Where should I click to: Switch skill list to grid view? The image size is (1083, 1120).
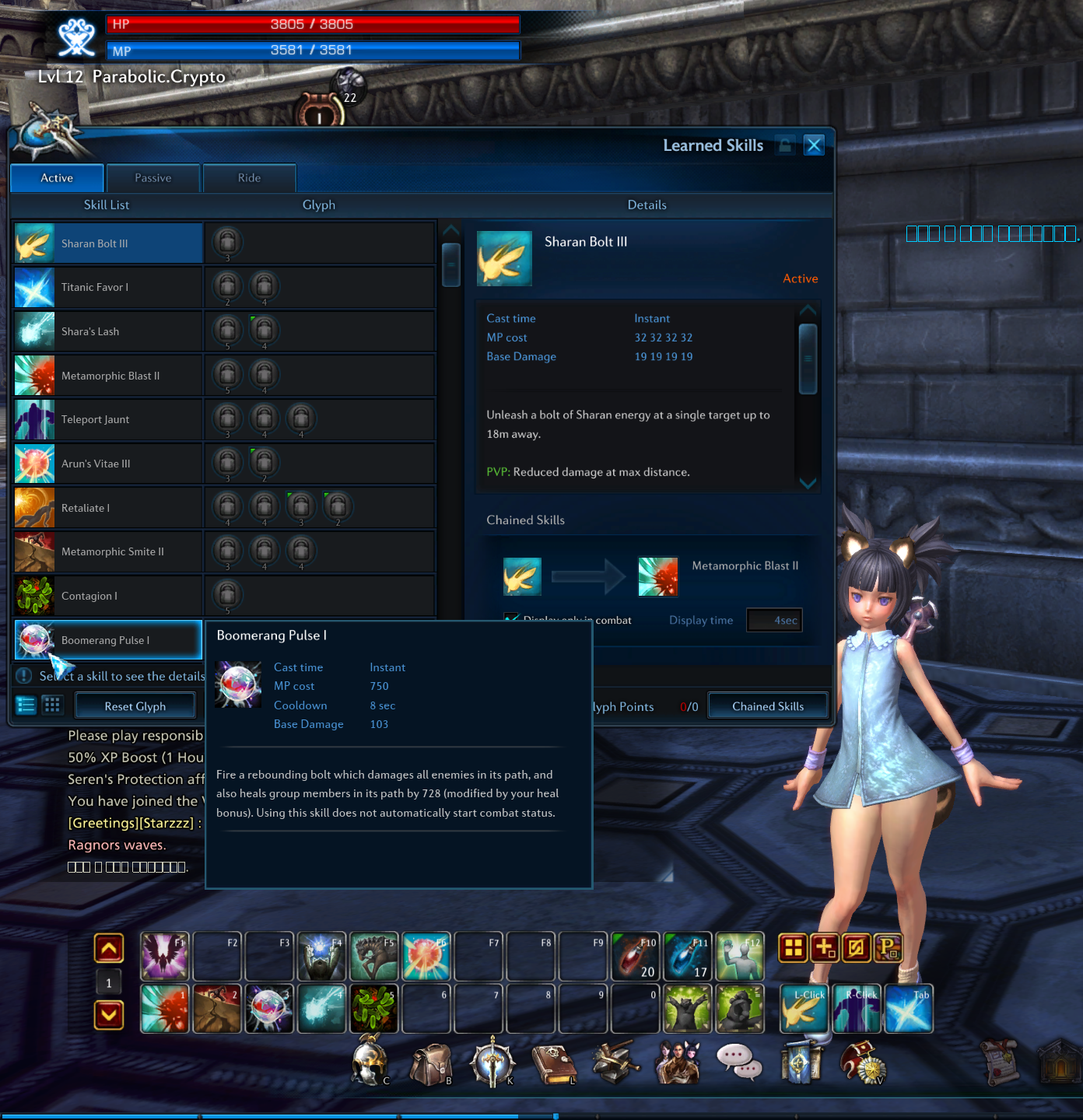pyautogui.click(x=52, y=705)
